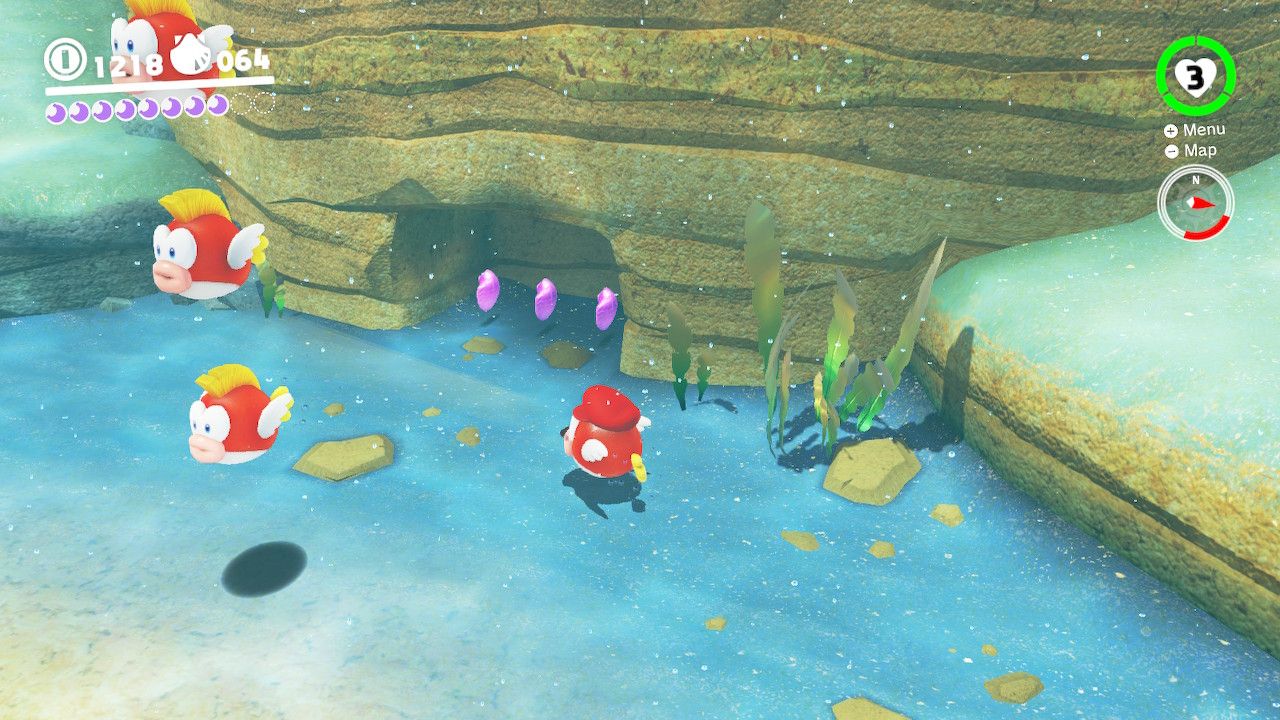
Task: Toggle the plus button beside Menu
Action: tap(1169, 130)
